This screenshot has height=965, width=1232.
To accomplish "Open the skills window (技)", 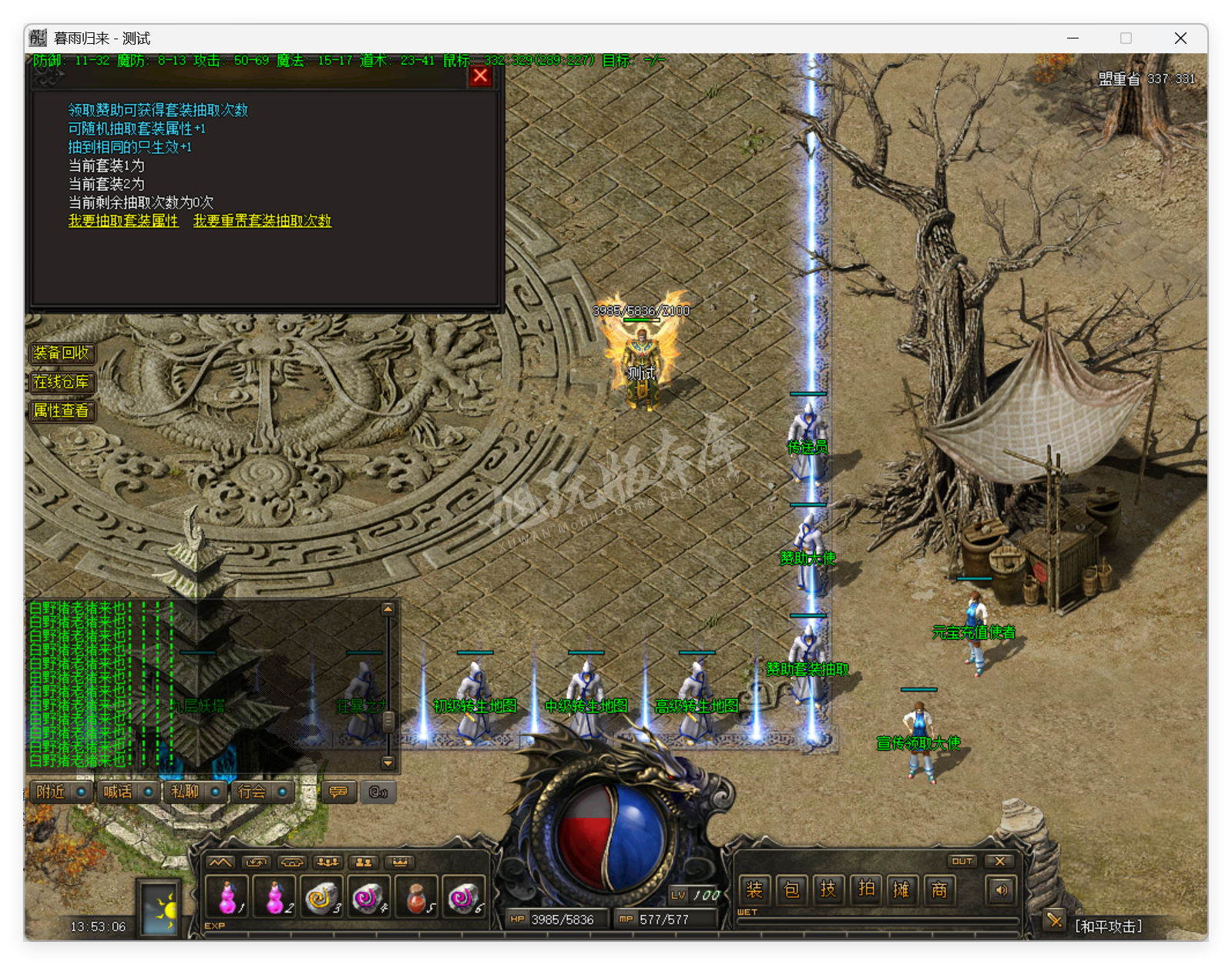I will pos(828,890).
